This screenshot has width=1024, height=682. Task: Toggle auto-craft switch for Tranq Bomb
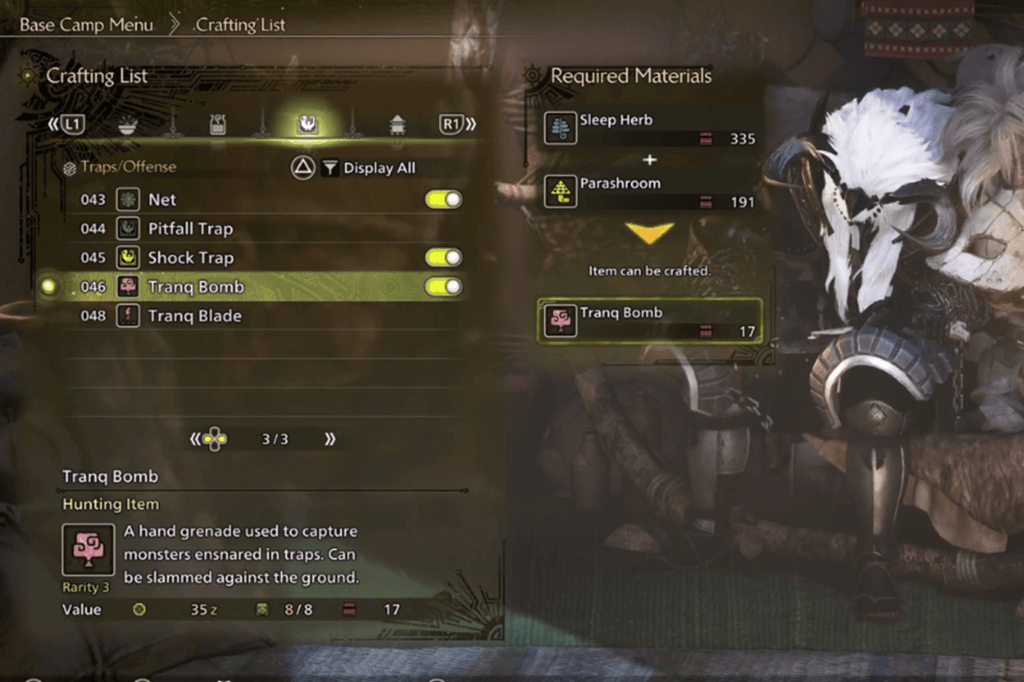point(443,287)
